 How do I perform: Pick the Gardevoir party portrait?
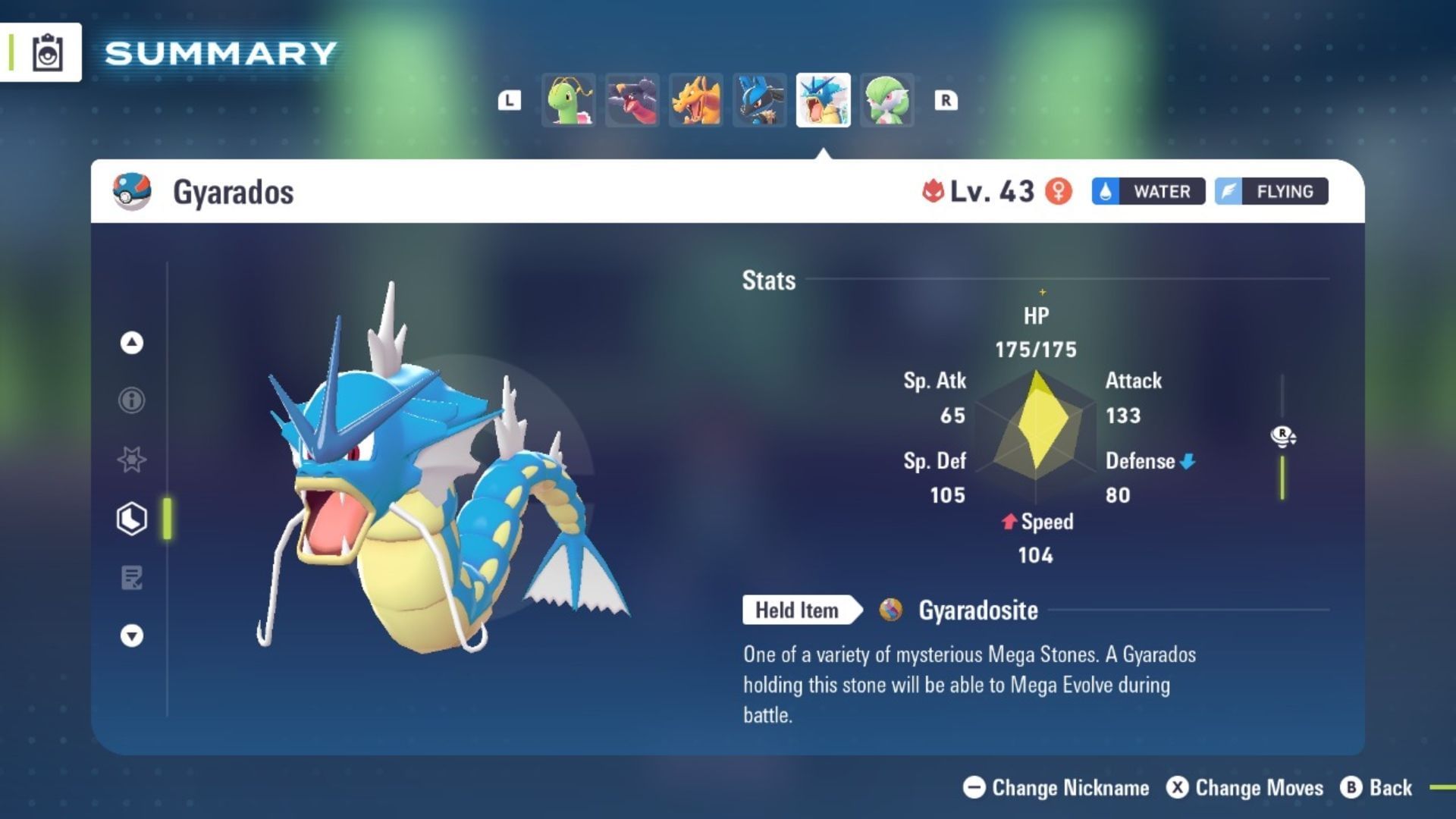pyautogui.click(x=886, y=100)
